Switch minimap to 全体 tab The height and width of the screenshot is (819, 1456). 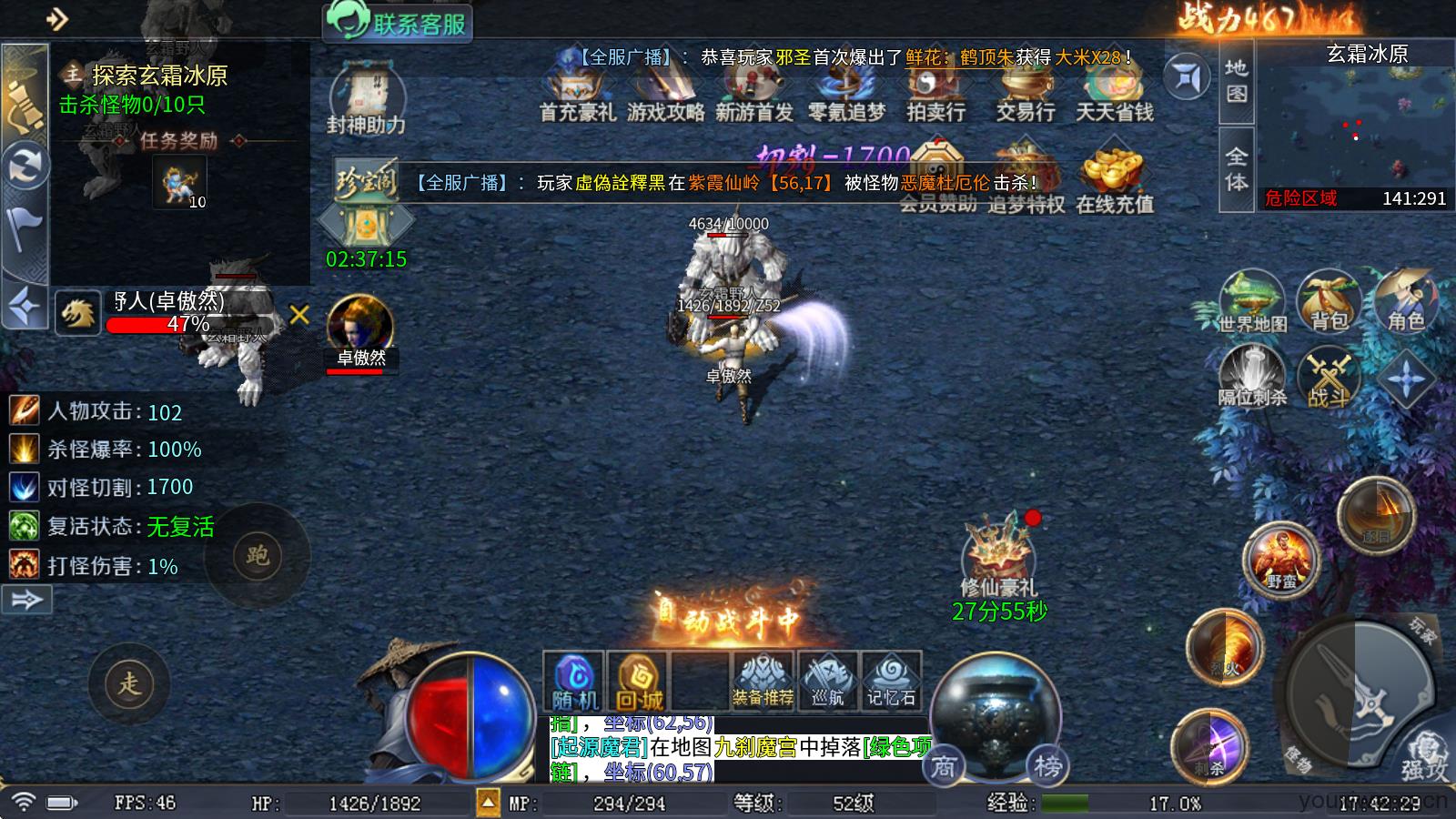click(x=1235, y=166)
